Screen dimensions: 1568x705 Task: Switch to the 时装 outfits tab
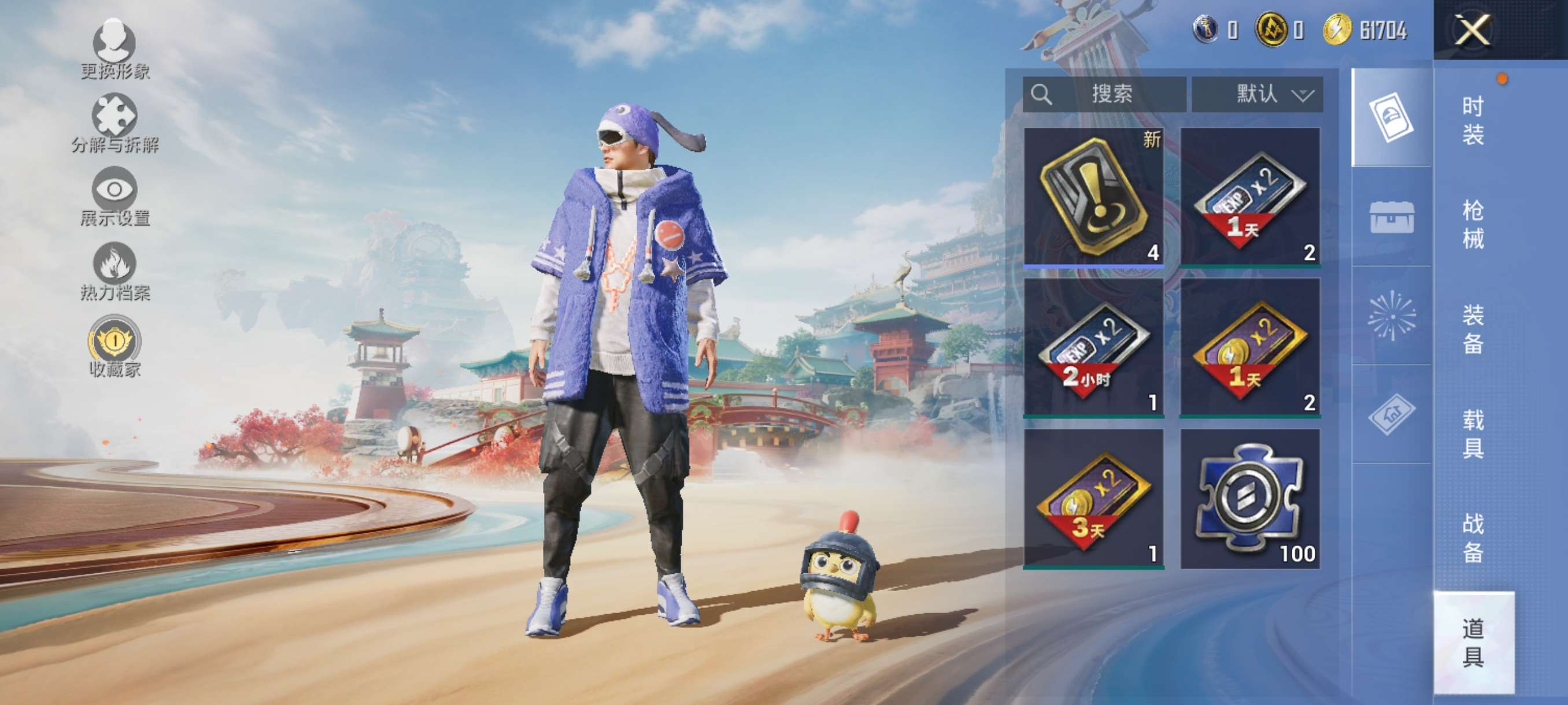pos(1473,120)
